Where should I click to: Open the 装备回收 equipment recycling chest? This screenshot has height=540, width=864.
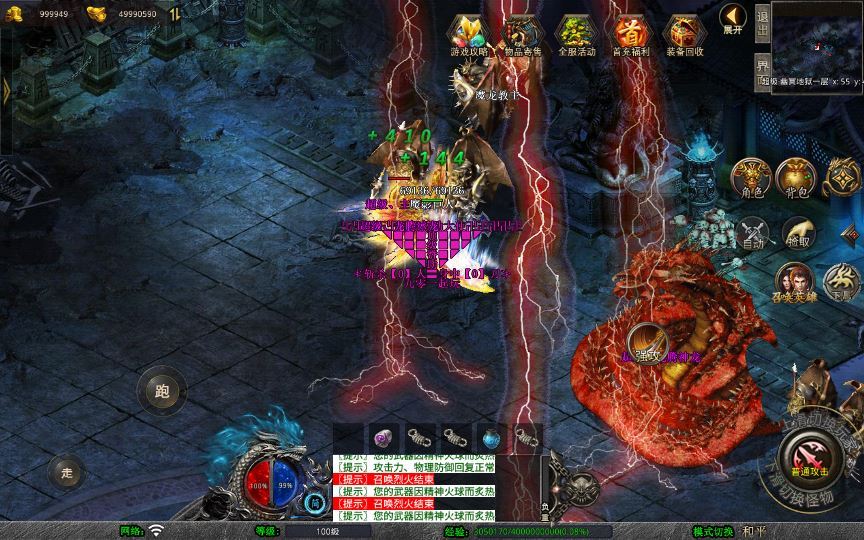[x=684, y=35]
